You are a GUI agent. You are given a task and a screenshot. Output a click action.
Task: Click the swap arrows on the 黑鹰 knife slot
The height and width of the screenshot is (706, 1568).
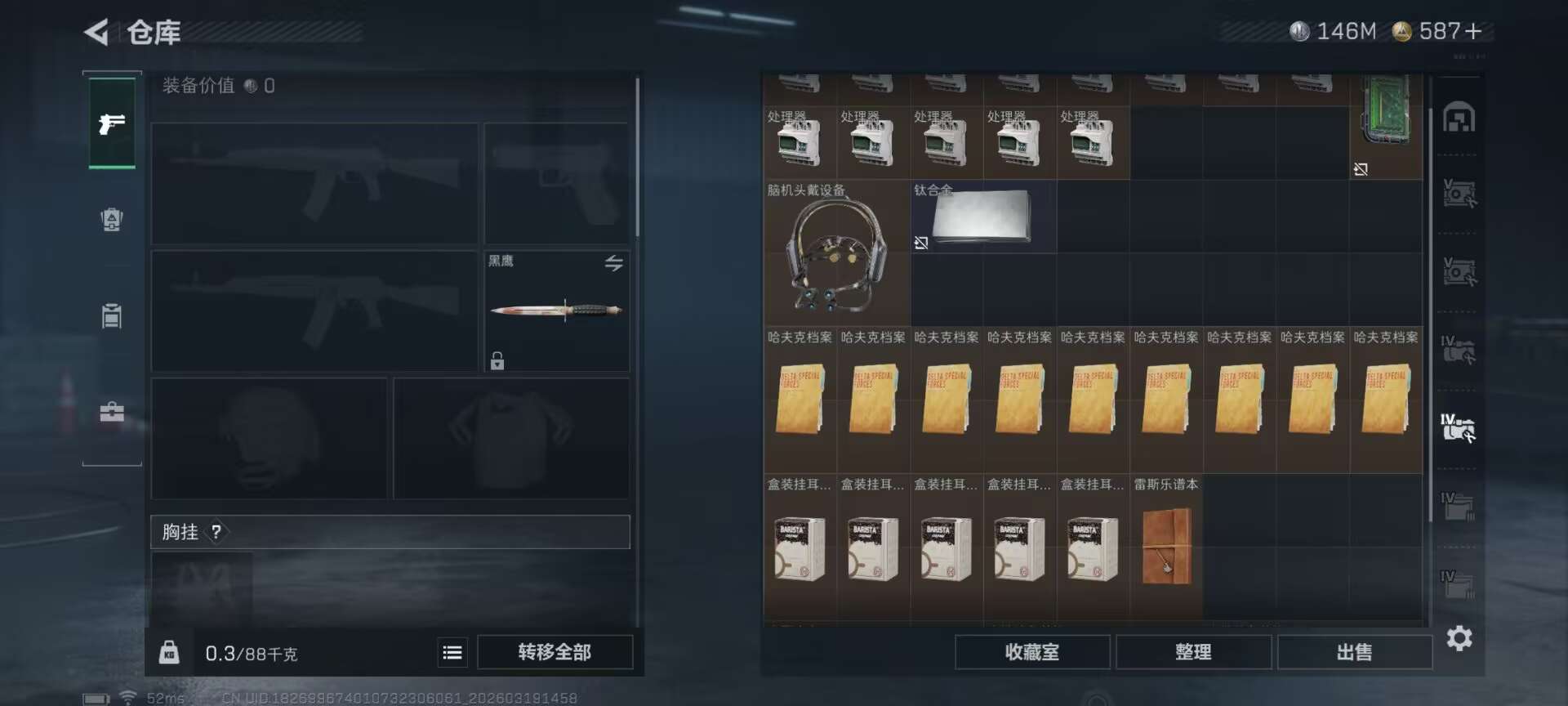point(613,262)
